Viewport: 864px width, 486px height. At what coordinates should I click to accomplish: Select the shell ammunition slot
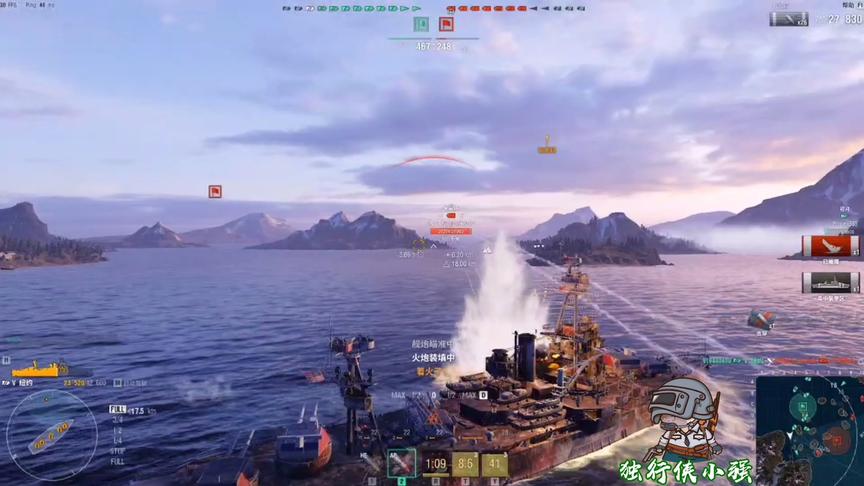pos(401,463)
